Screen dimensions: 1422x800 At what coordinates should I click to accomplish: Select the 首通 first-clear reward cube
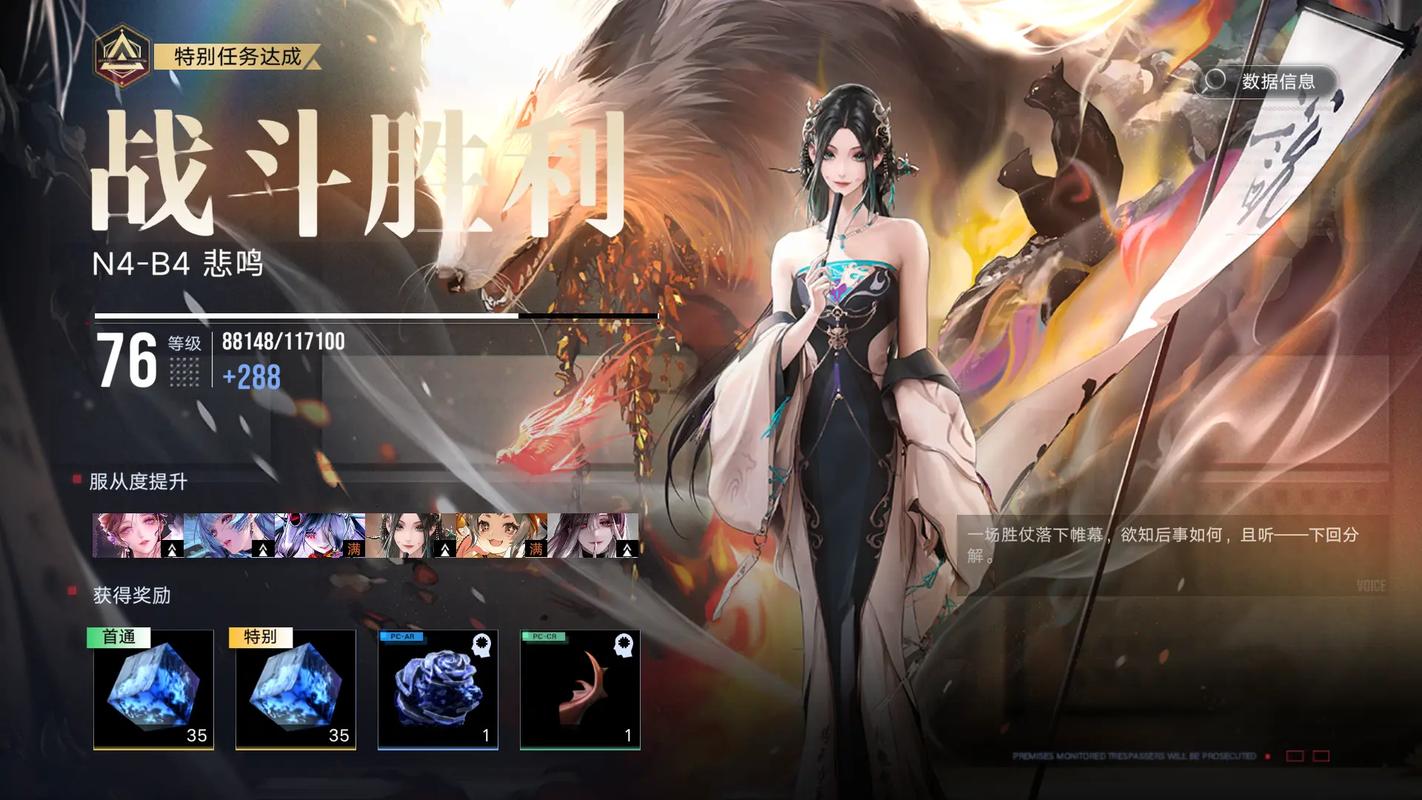152,690
